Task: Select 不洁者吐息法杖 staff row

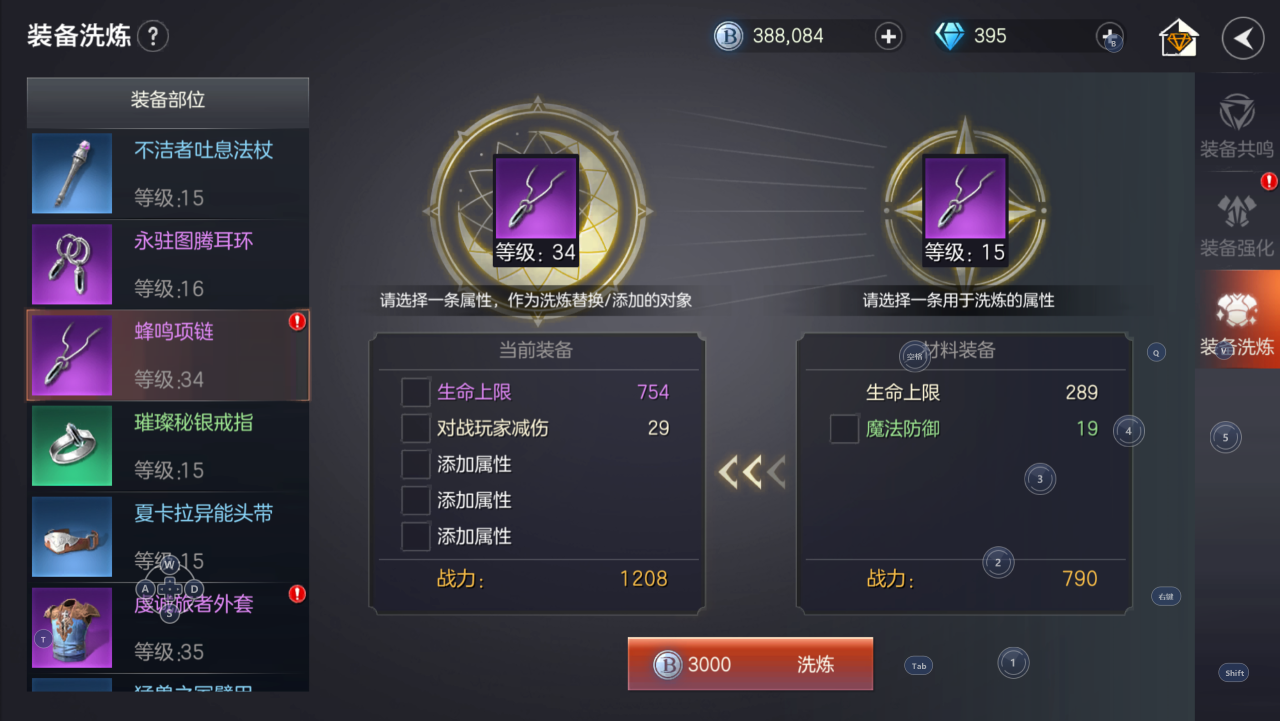Action: point(168,174)
